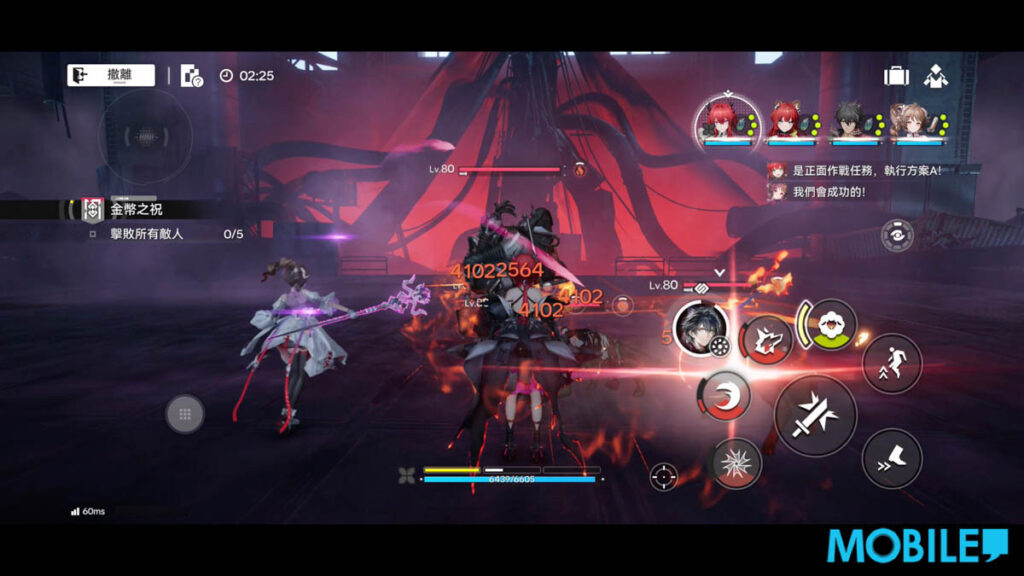Switch to the brown-haired character portrait

click(x=906, y=122)
